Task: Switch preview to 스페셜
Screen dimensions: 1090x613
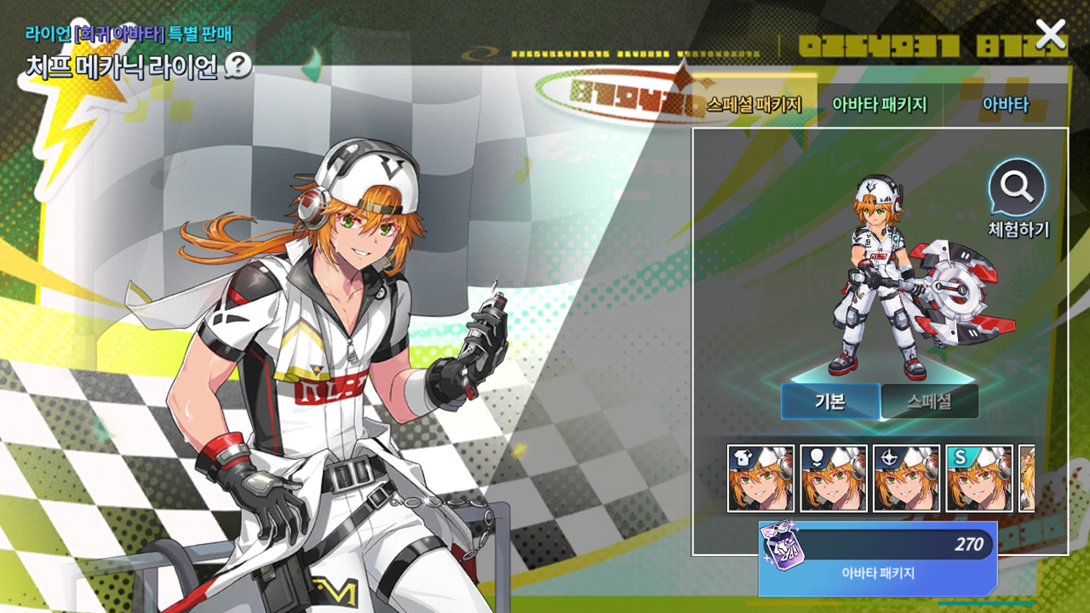Action: tap(929, 401)
